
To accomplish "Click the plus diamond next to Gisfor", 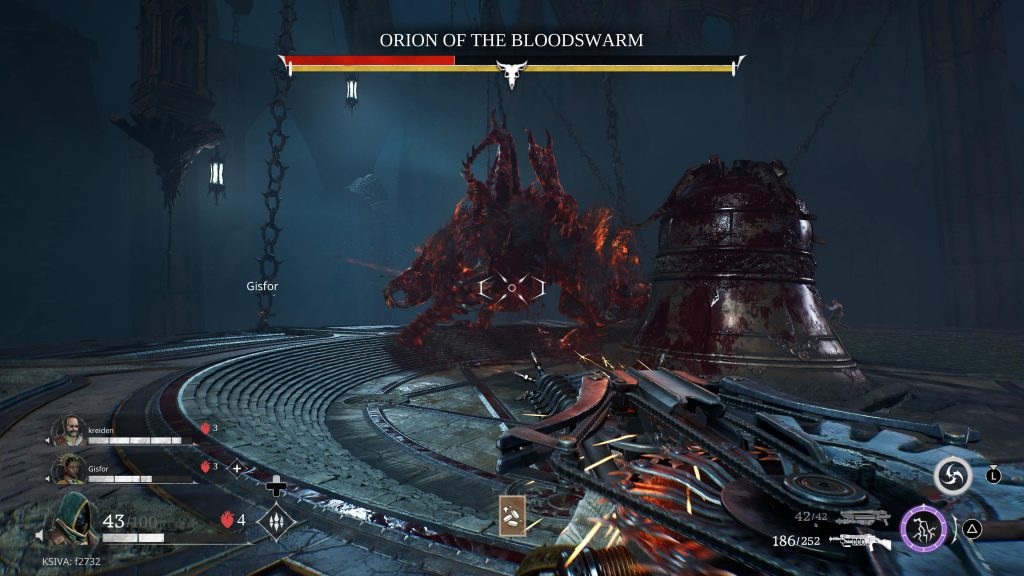I will (237, 467).
